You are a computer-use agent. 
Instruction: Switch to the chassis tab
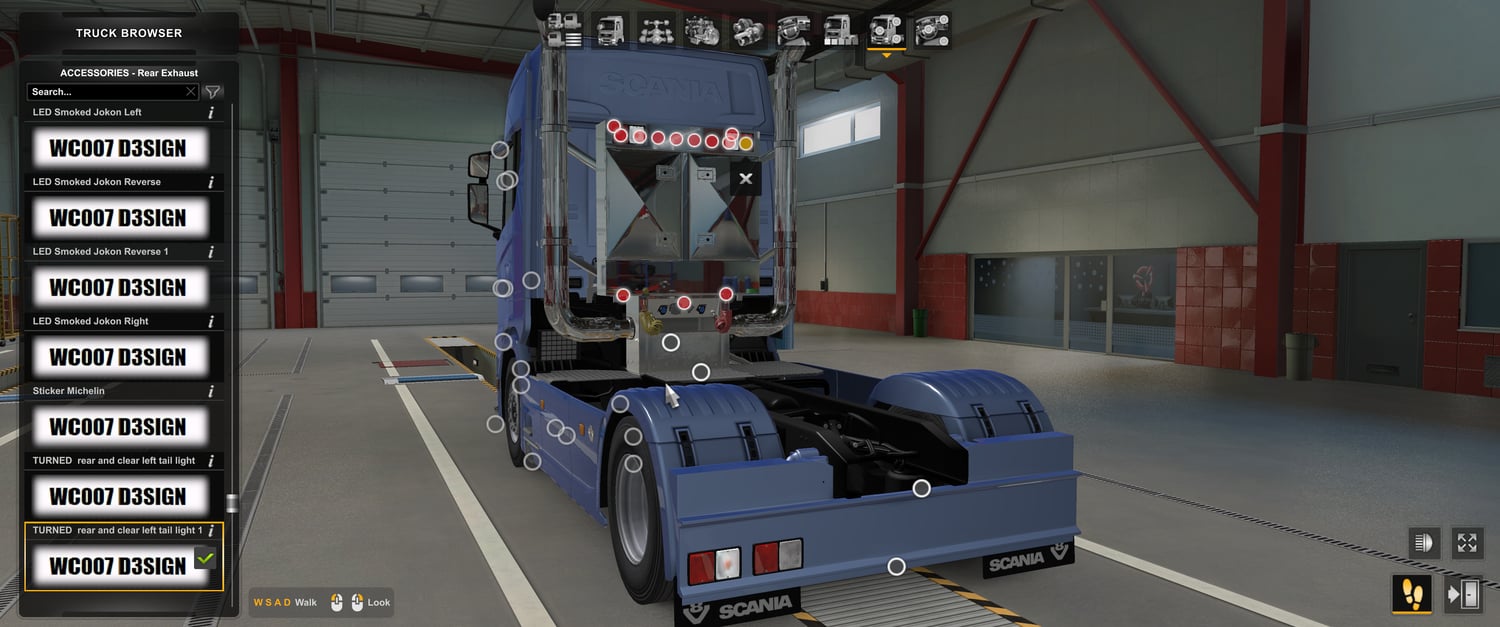coord(656,30)
